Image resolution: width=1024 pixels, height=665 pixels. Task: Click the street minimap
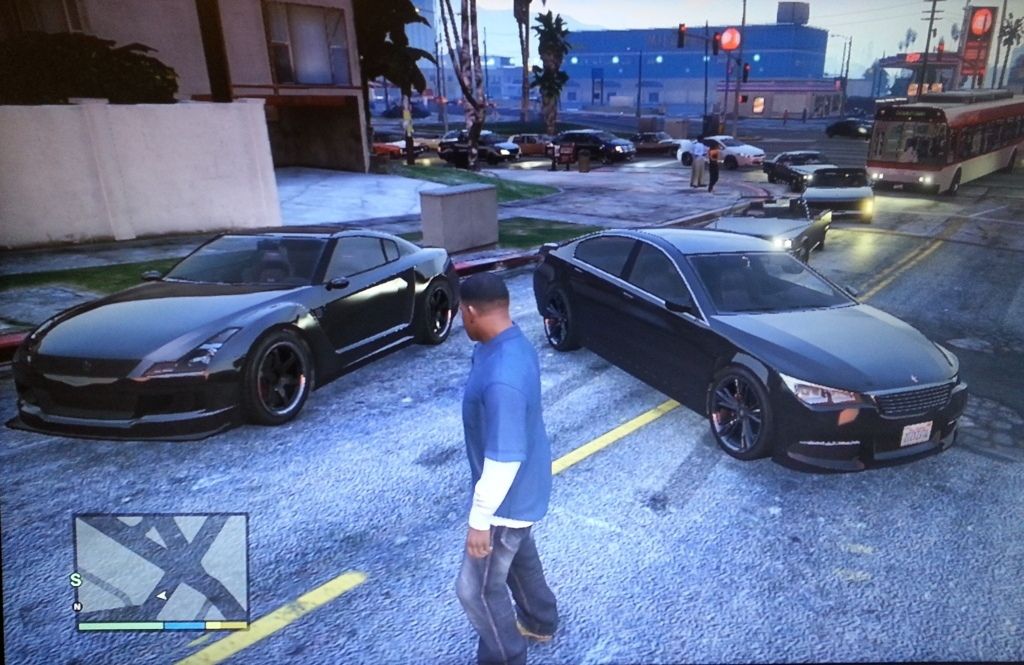pyautogui.click(x=161, y=566)
